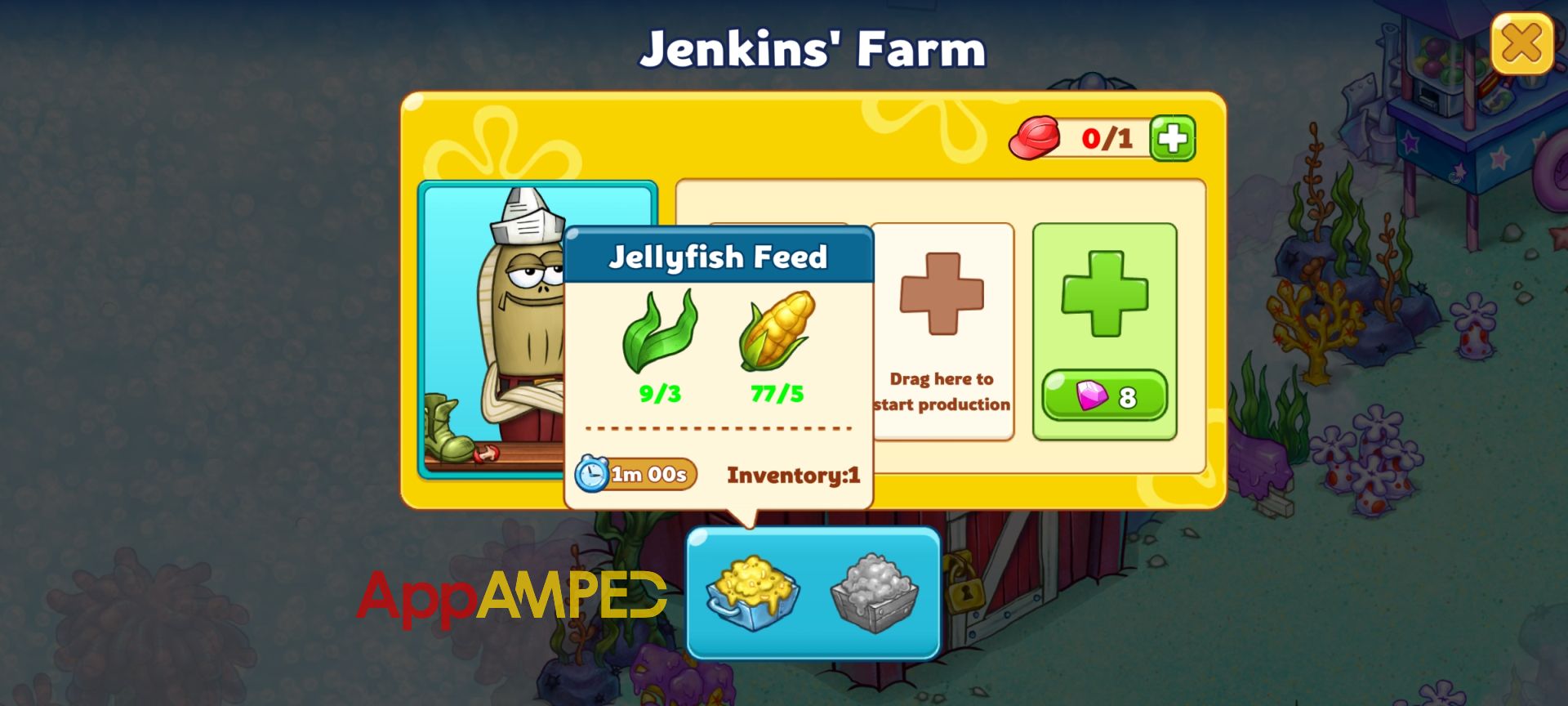
Task: Click the 0/1 helmet capacity meter
Action: 1107,139
